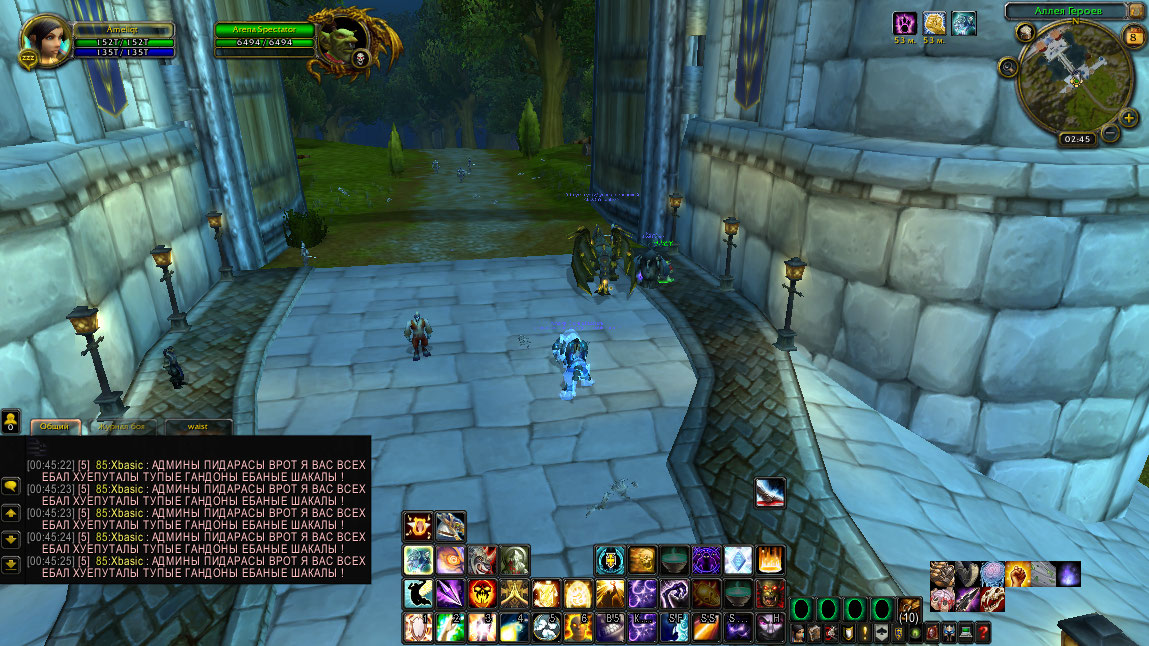Open the Журнал боя chat tab

pos(122,426)
